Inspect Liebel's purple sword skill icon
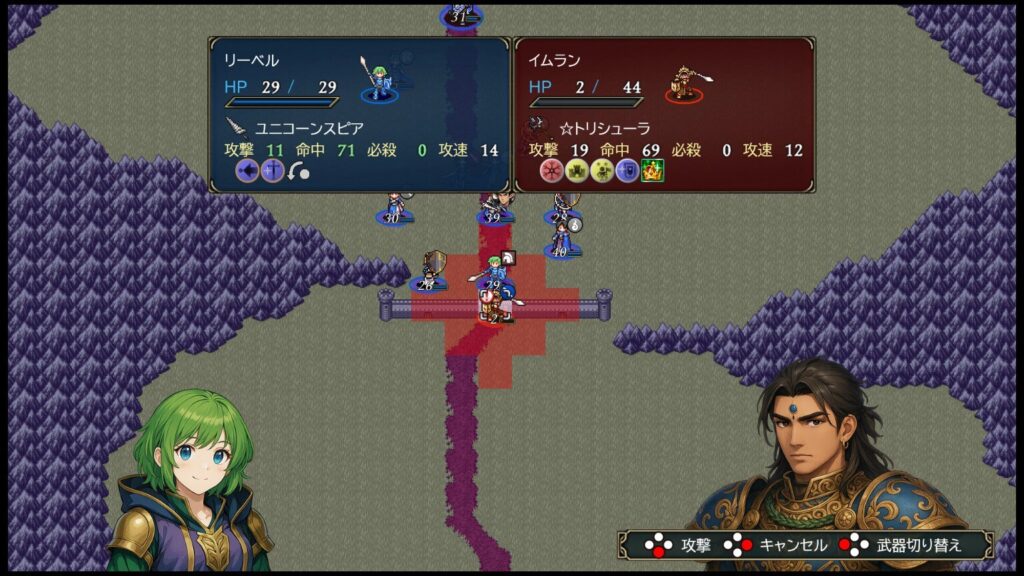The height and width of the screenshot is (576, 1024). tap(272, 171)
